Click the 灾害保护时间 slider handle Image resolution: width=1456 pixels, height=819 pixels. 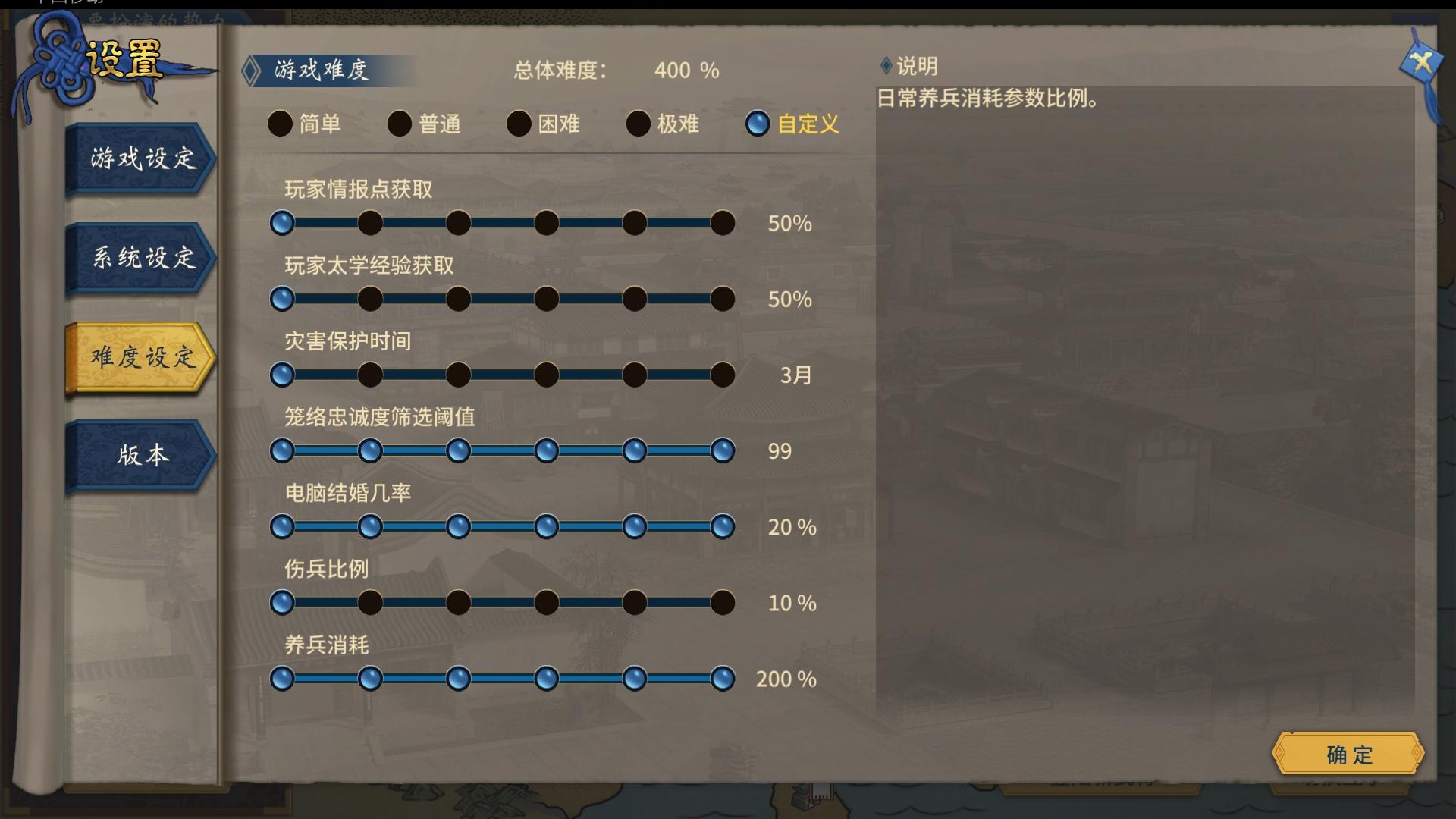click(x=283, y=375)
